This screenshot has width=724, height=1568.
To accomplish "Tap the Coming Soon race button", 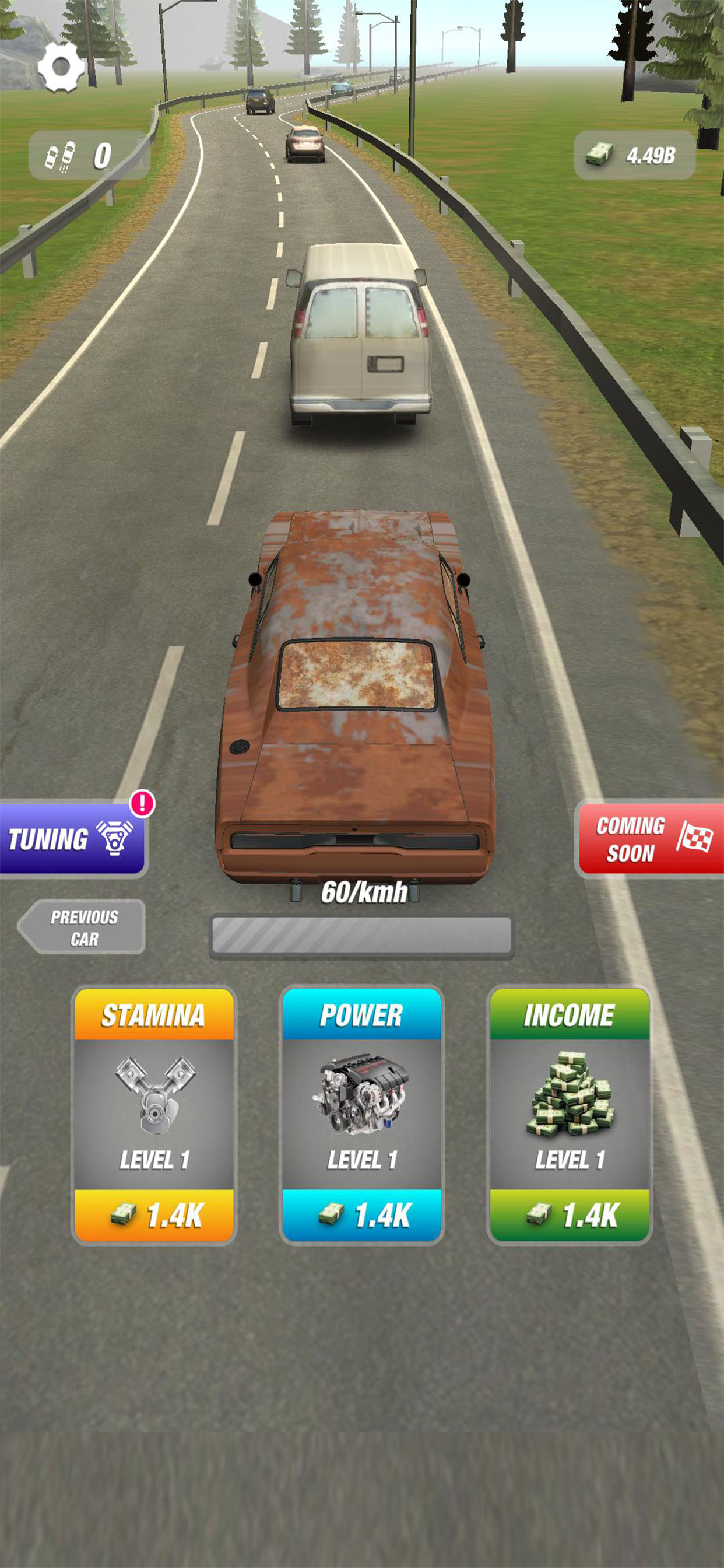I will coord(650,839).
